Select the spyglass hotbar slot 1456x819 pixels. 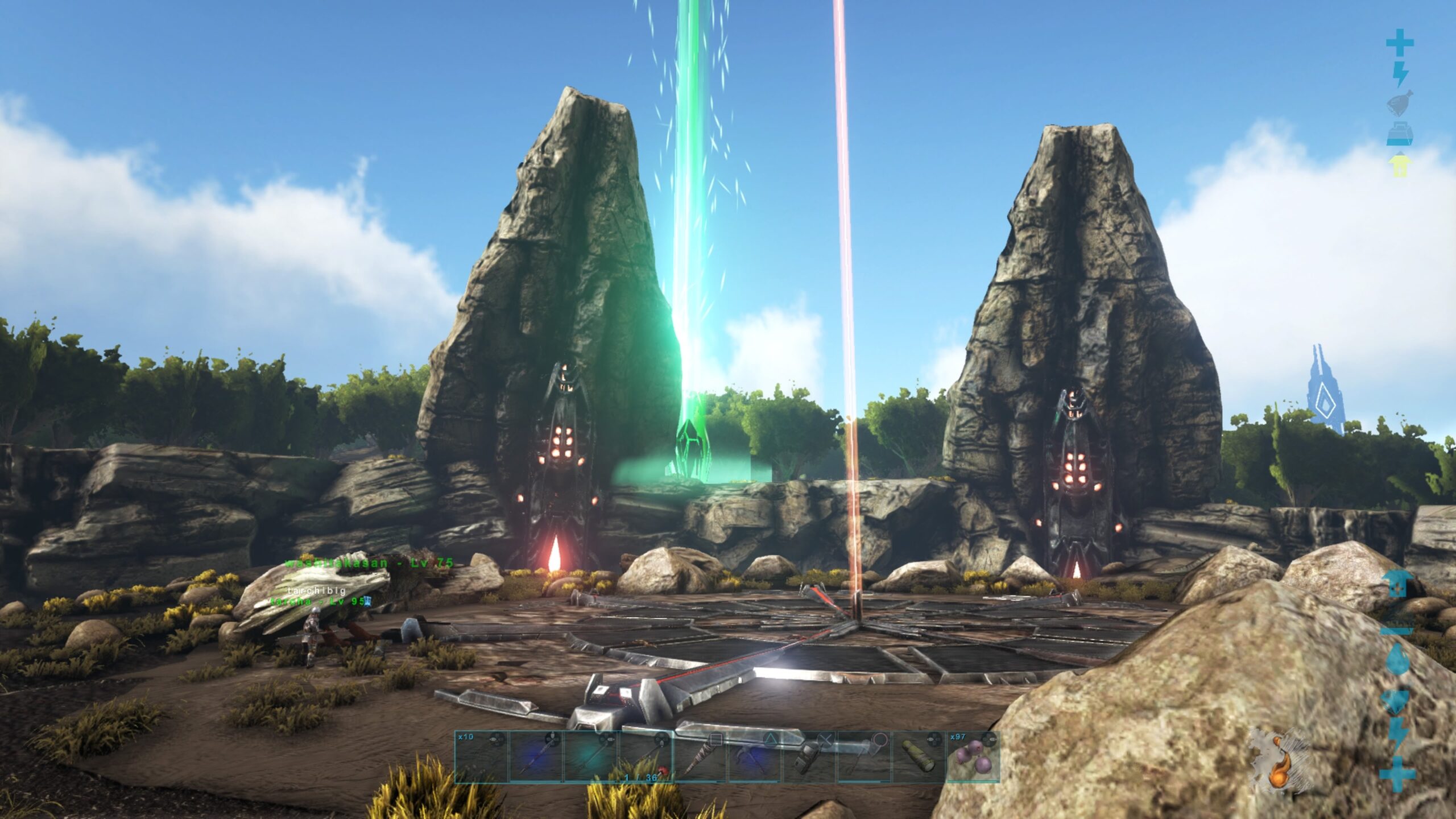[919, 756]
